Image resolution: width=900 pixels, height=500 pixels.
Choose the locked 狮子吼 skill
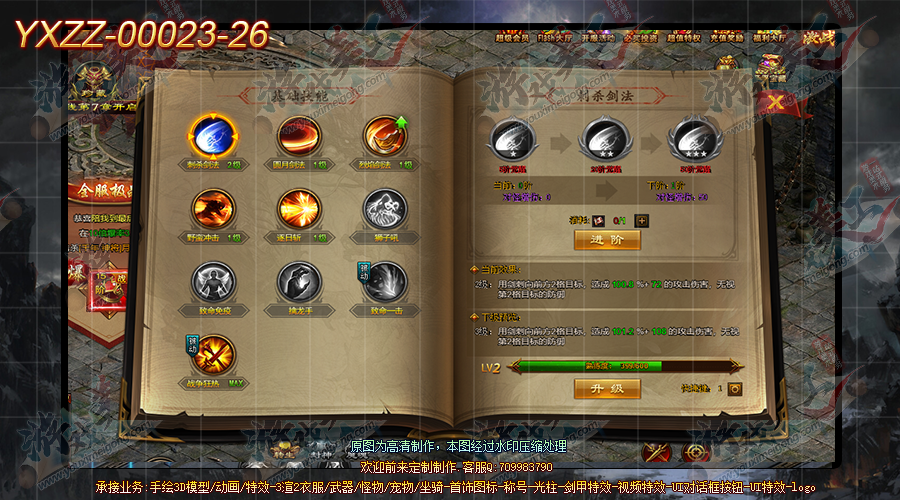tap(384, 210)
